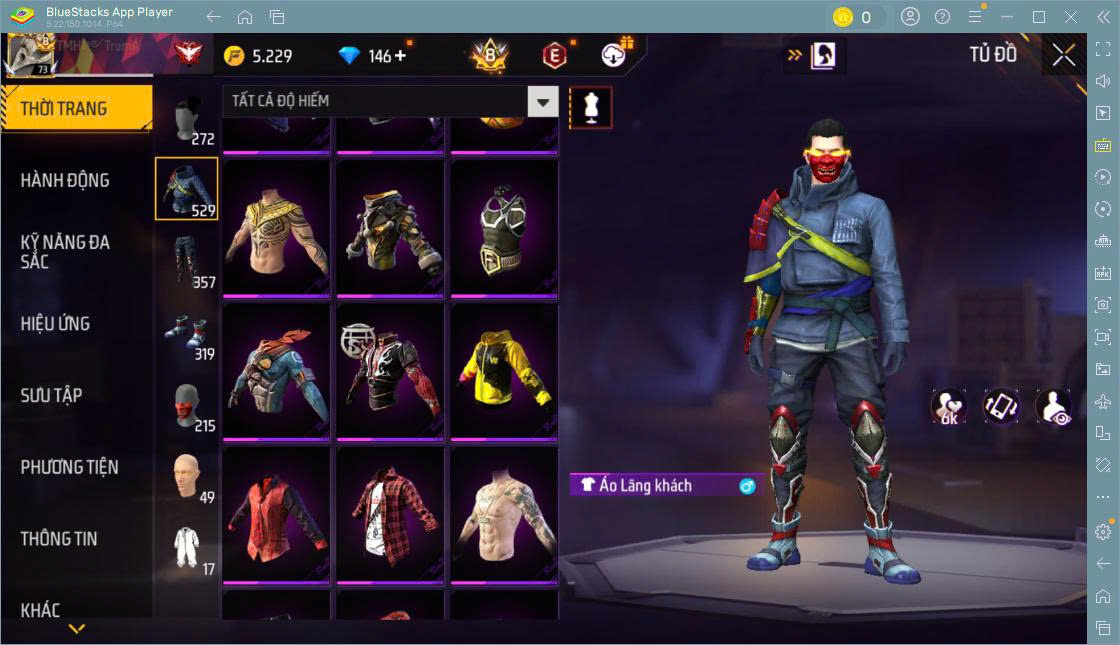Image resolution: width=1120 pixels, height=645 pixels.
Task: Click the character visibility eye icon
Action: tap(1054, 406)
